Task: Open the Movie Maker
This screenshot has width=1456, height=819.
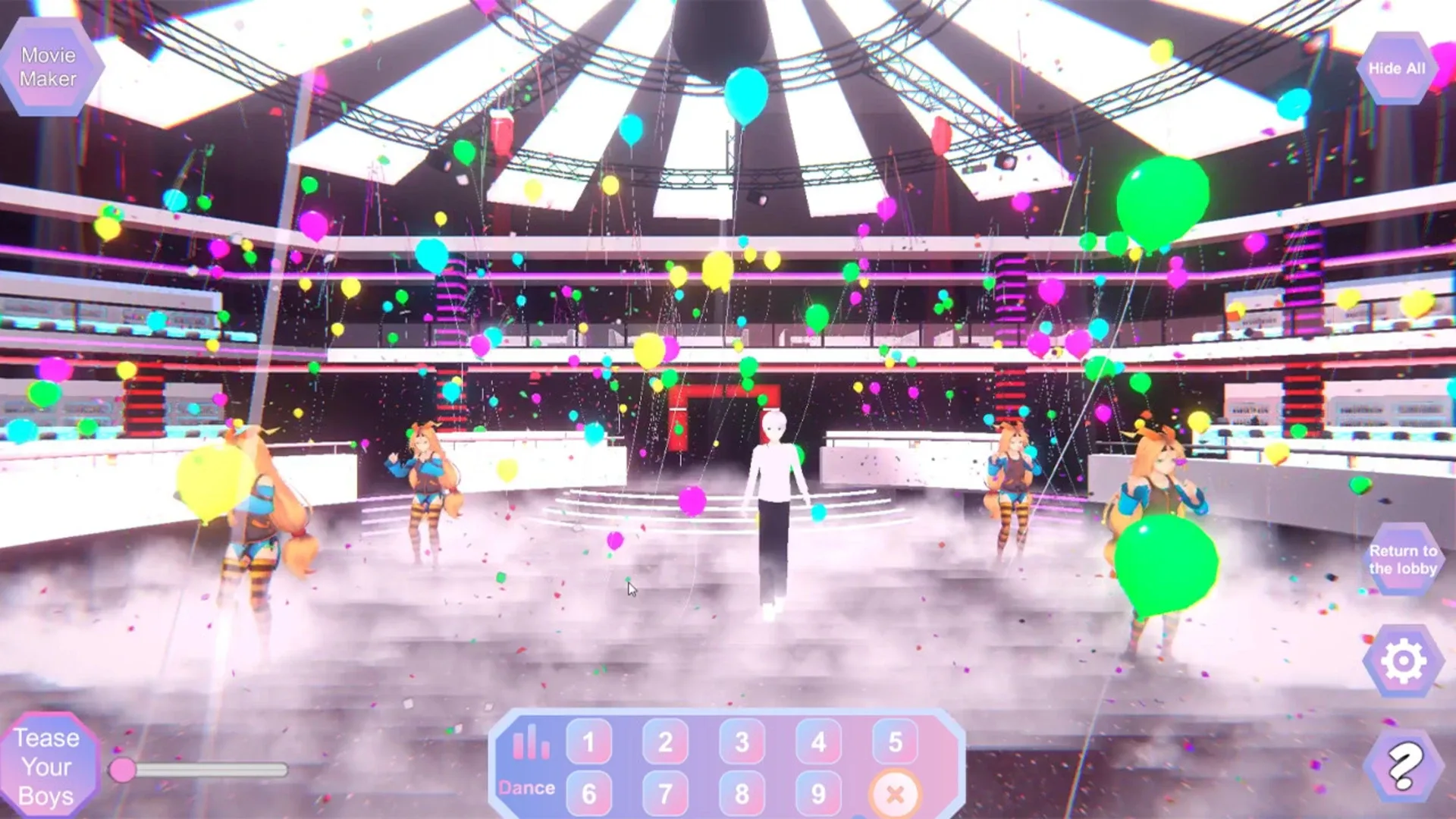Action: 52,65
